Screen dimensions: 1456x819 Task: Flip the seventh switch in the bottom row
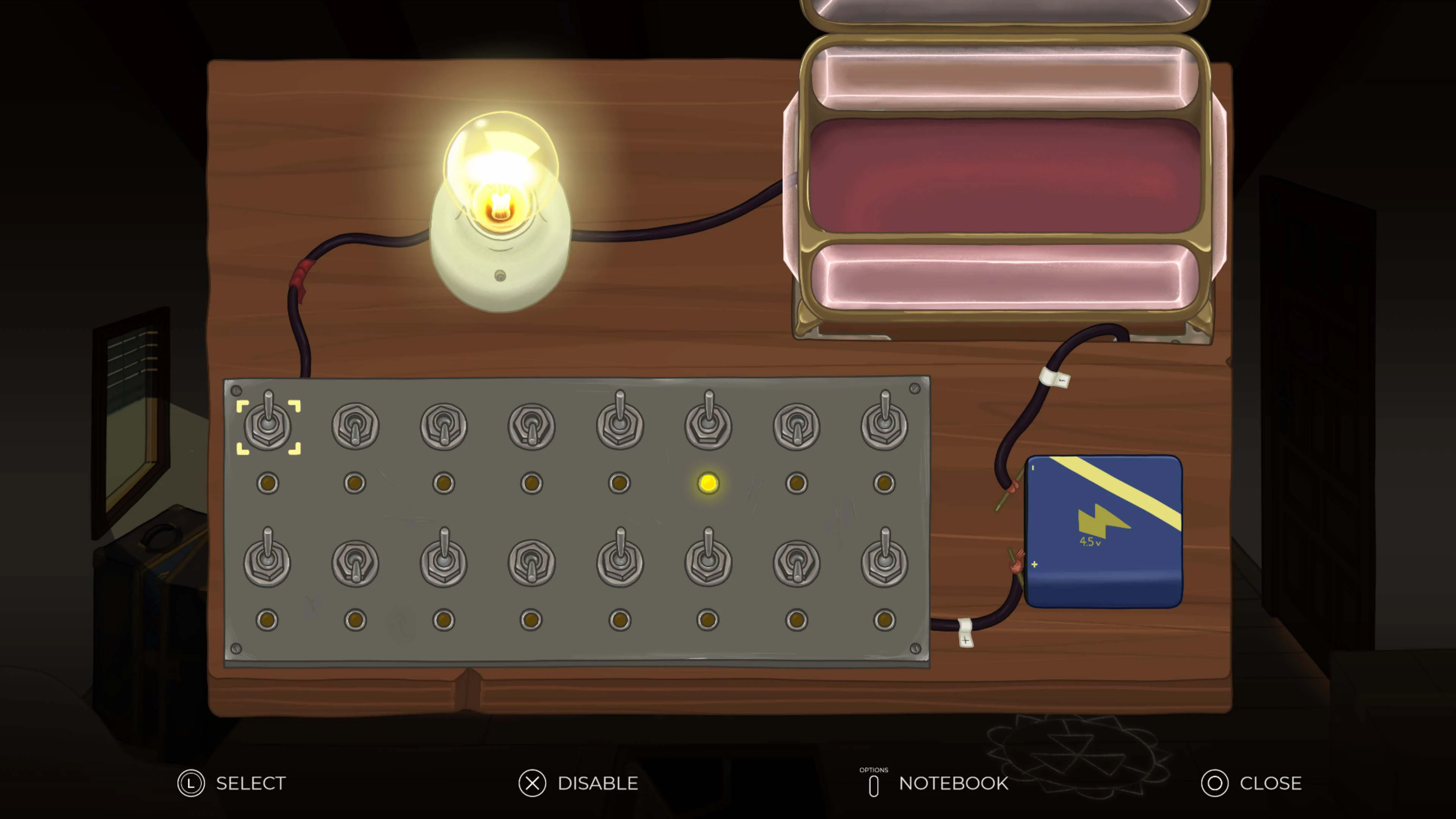pyautogui.click(x=797, y=562)
